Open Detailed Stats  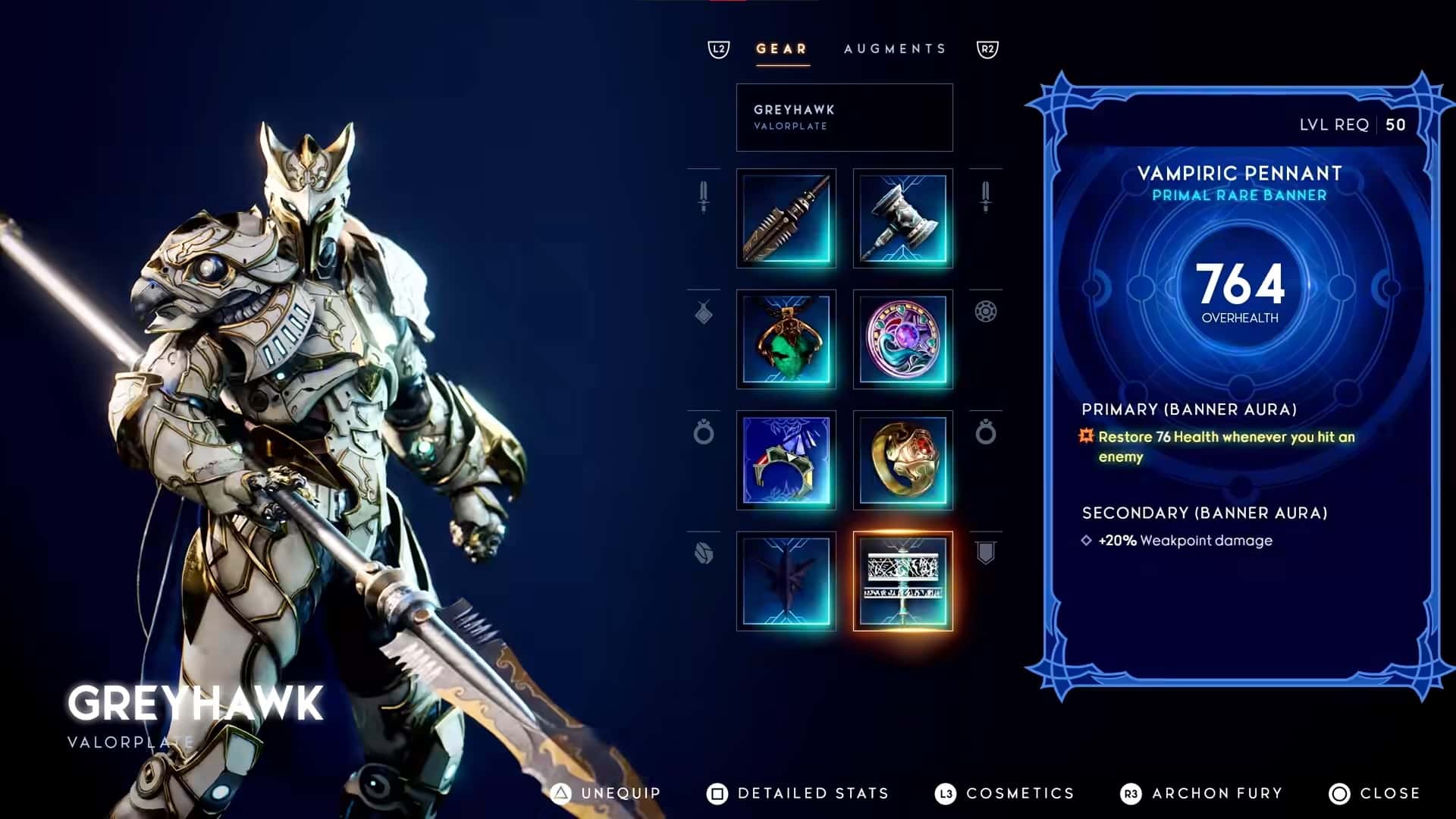click(799, 793)
